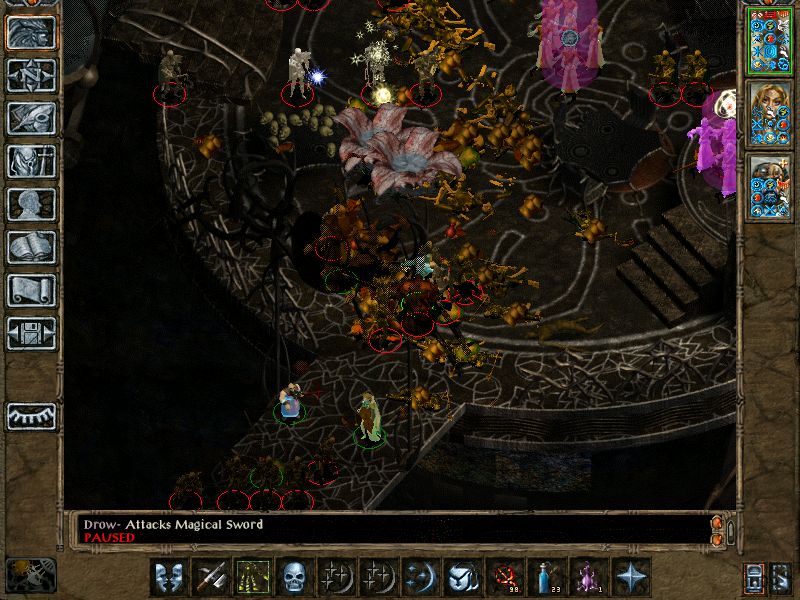Use the red trident quick item

[505, 577]
